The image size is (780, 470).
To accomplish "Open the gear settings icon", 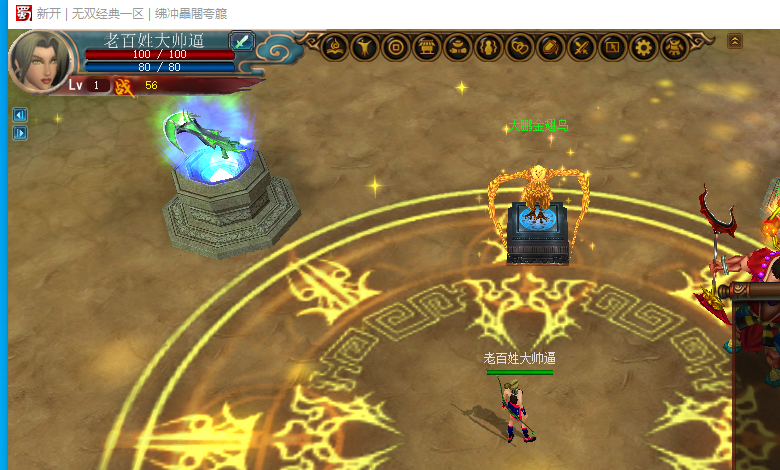I will click(644, 46).
